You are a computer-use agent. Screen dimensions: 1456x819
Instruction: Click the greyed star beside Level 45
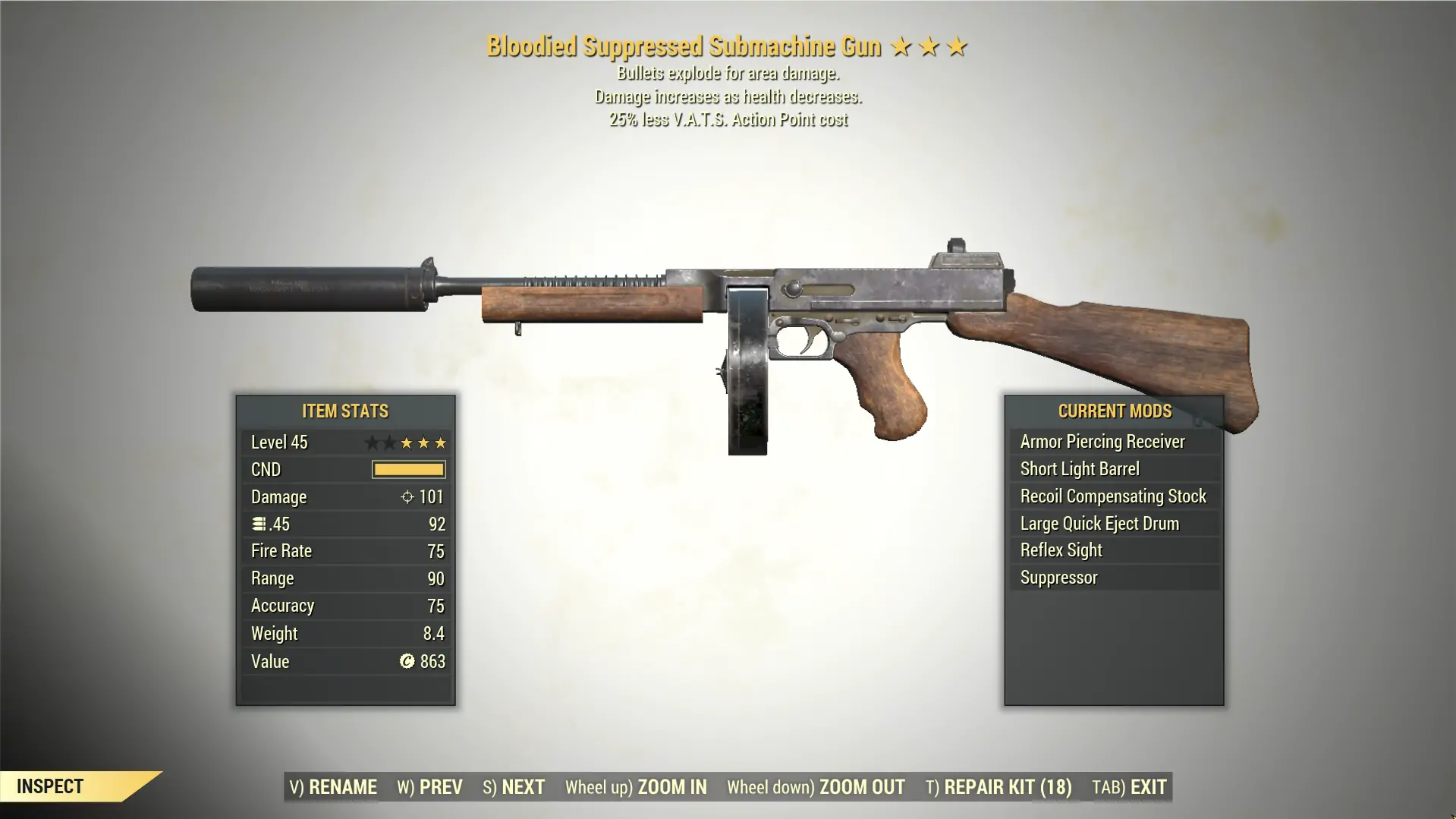click(373, 442)
